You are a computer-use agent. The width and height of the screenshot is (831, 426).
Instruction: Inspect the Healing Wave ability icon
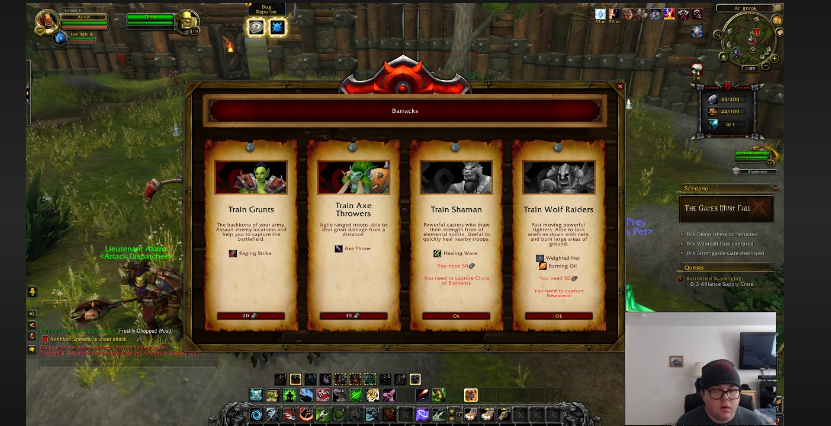pos(437,253)
